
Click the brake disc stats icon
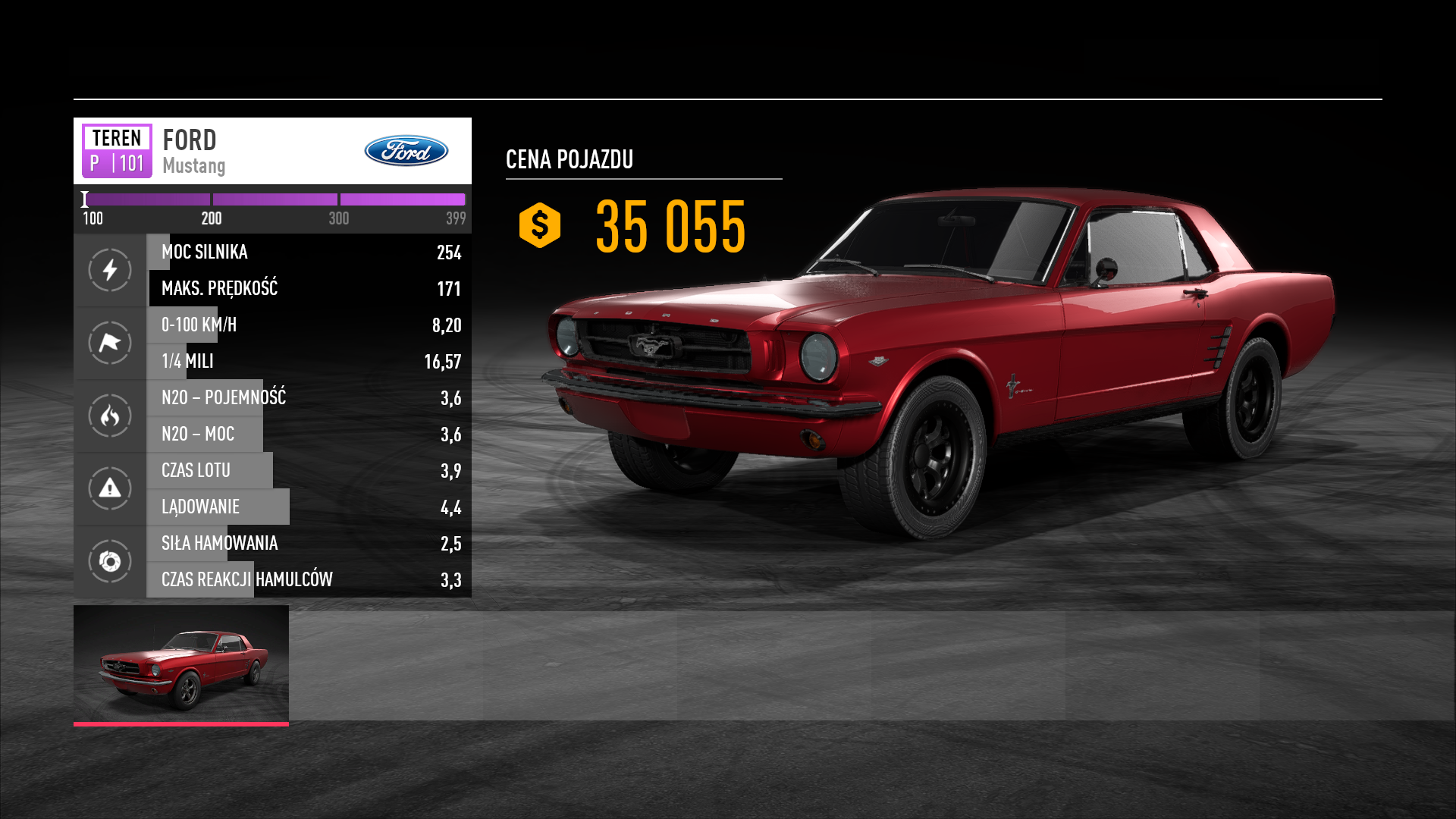click(110, 561)
